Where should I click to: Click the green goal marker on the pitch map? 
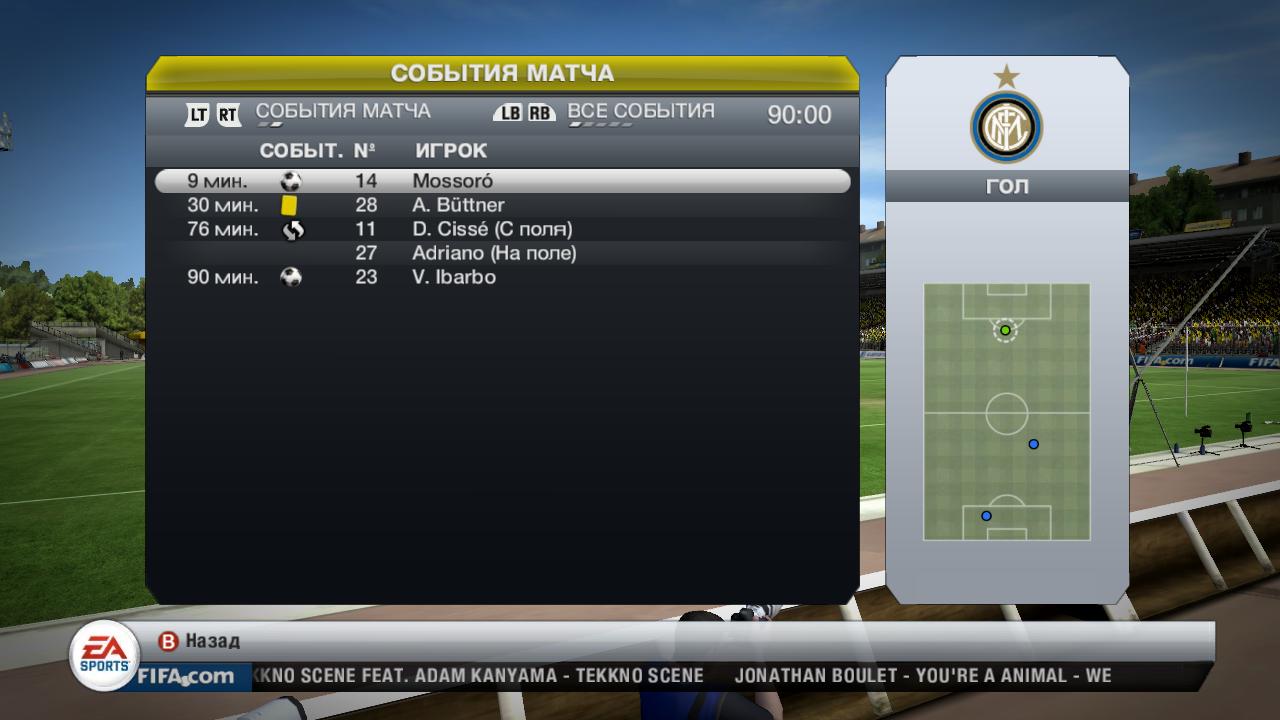pos(1005,330)
